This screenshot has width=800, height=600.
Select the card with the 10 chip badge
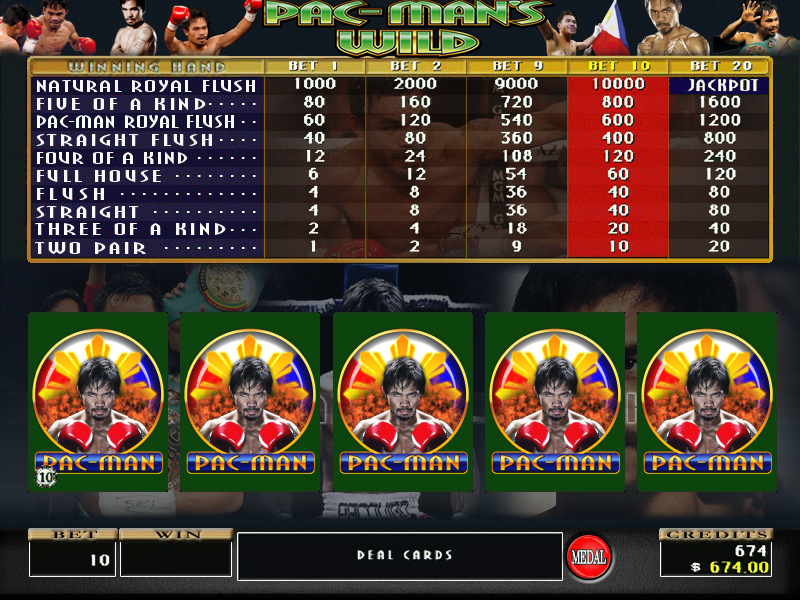point(98,401)
